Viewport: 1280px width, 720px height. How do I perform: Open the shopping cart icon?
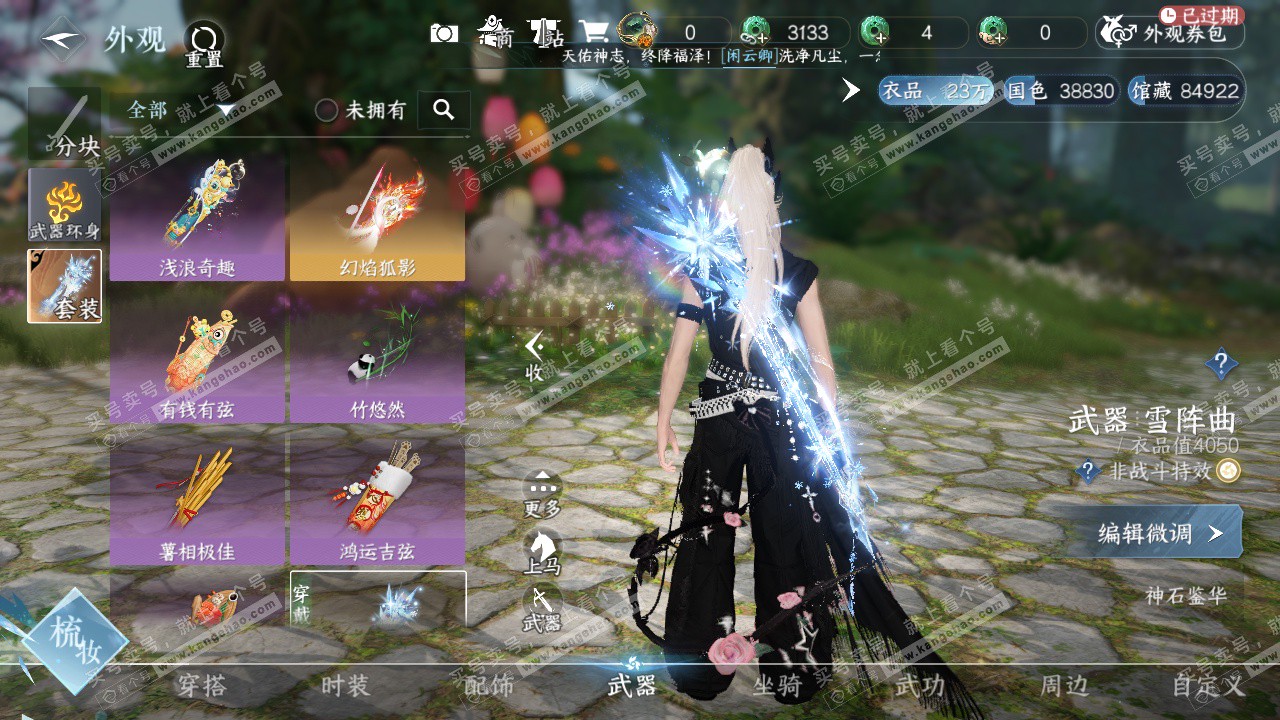pos(596,32)
